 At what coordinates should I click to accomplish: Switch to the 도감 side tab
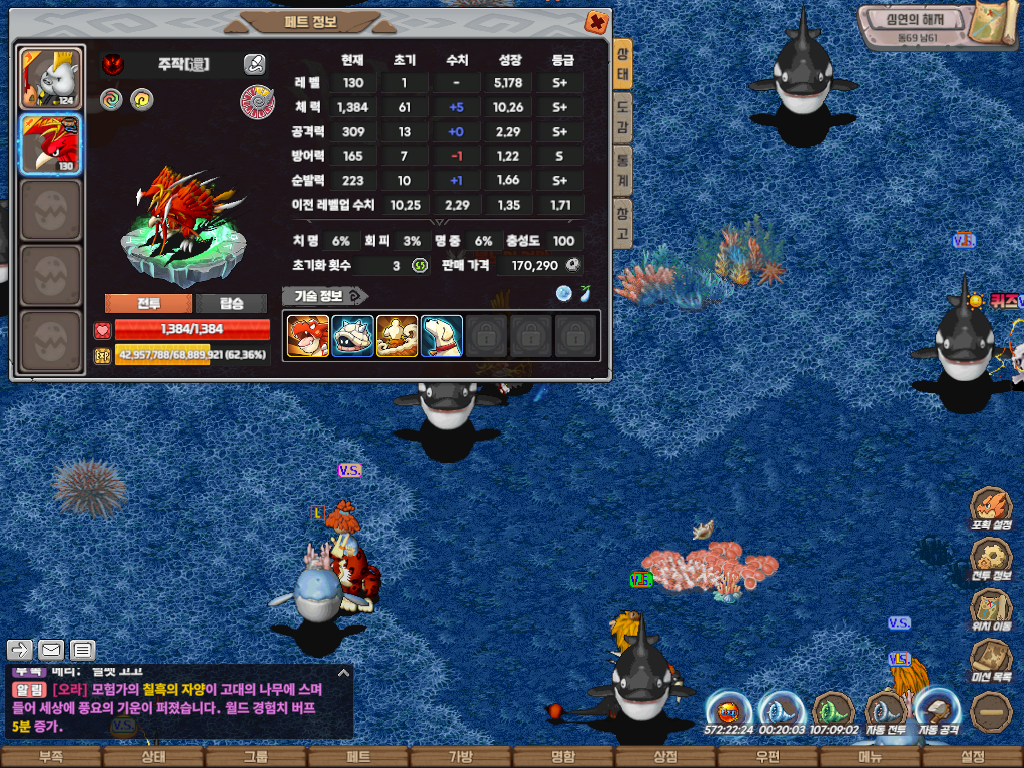pyautogui.click(x=622, y=114)
